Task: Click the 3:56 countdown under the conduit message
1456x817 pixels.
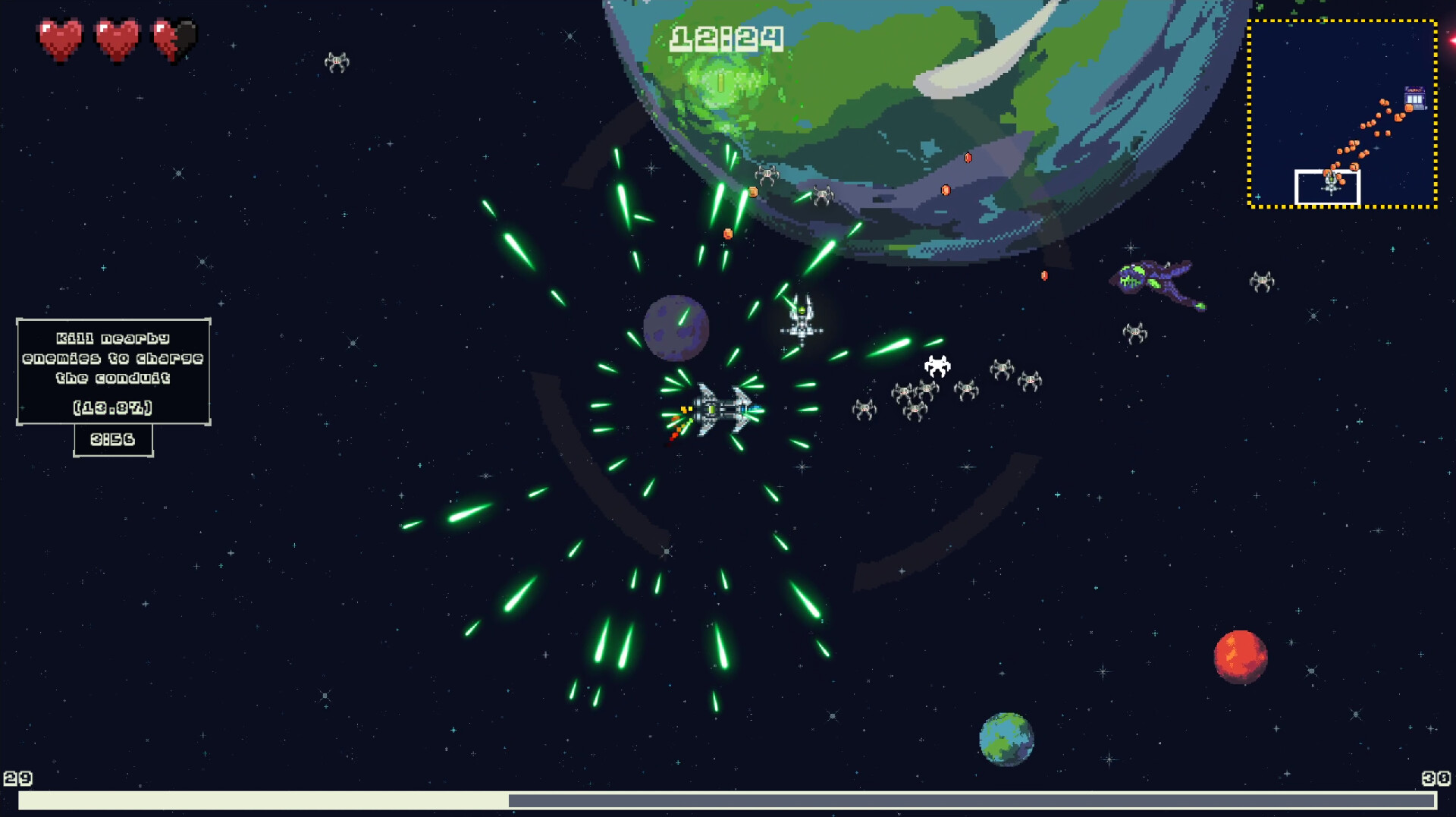Action: [112, 438]
